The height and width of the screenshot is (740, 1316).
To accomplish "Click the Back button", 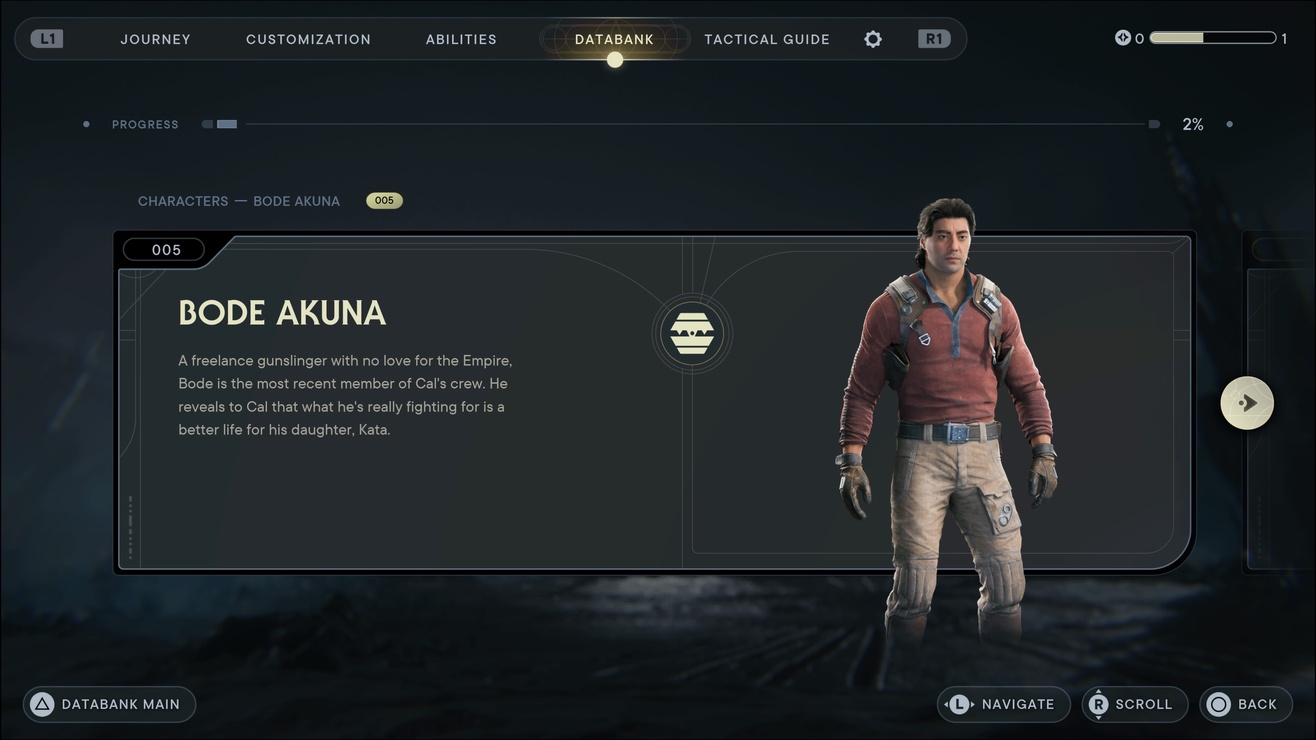I will [x=1245, y=704].
